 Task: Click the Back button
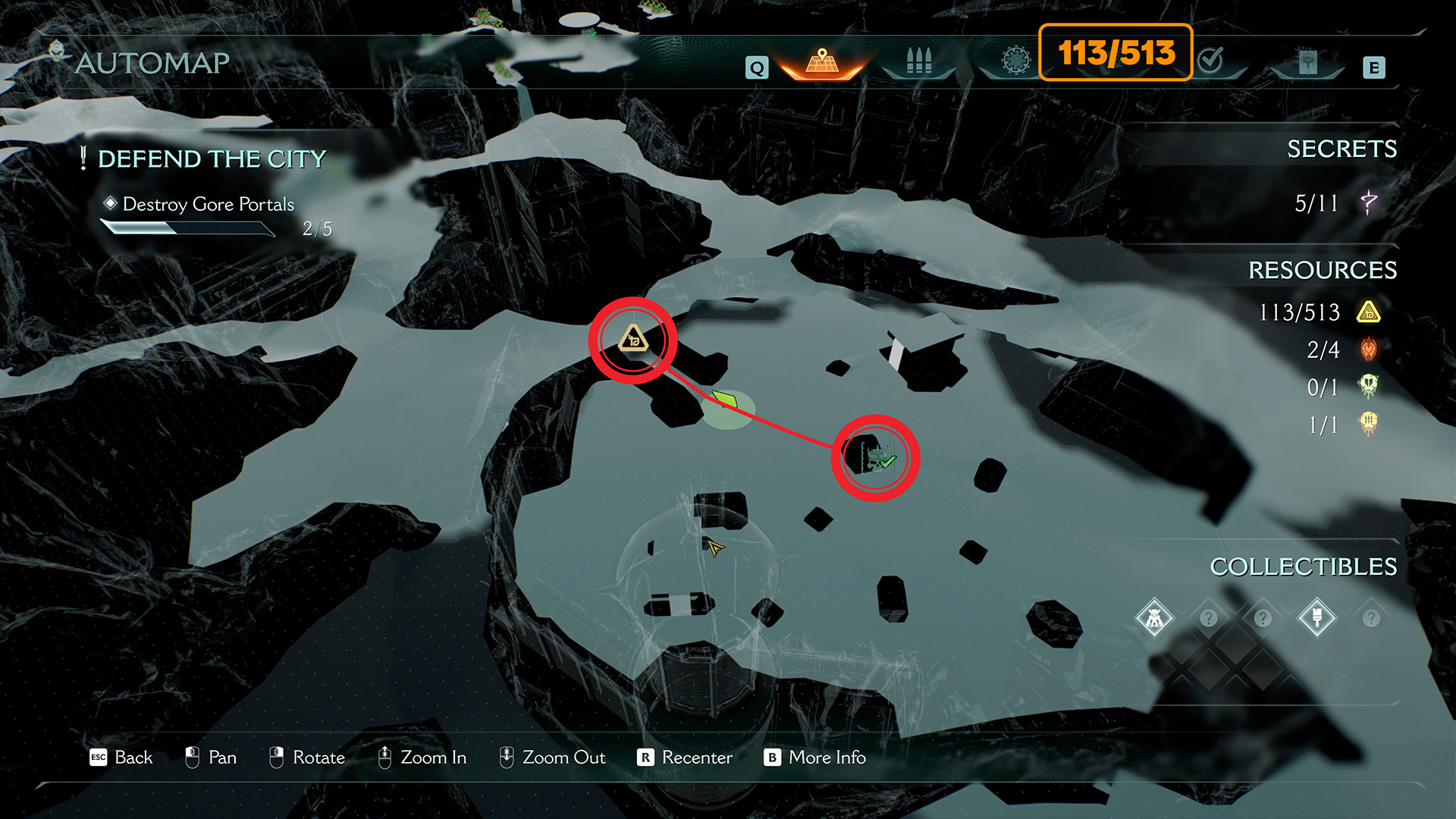(121, 758)
